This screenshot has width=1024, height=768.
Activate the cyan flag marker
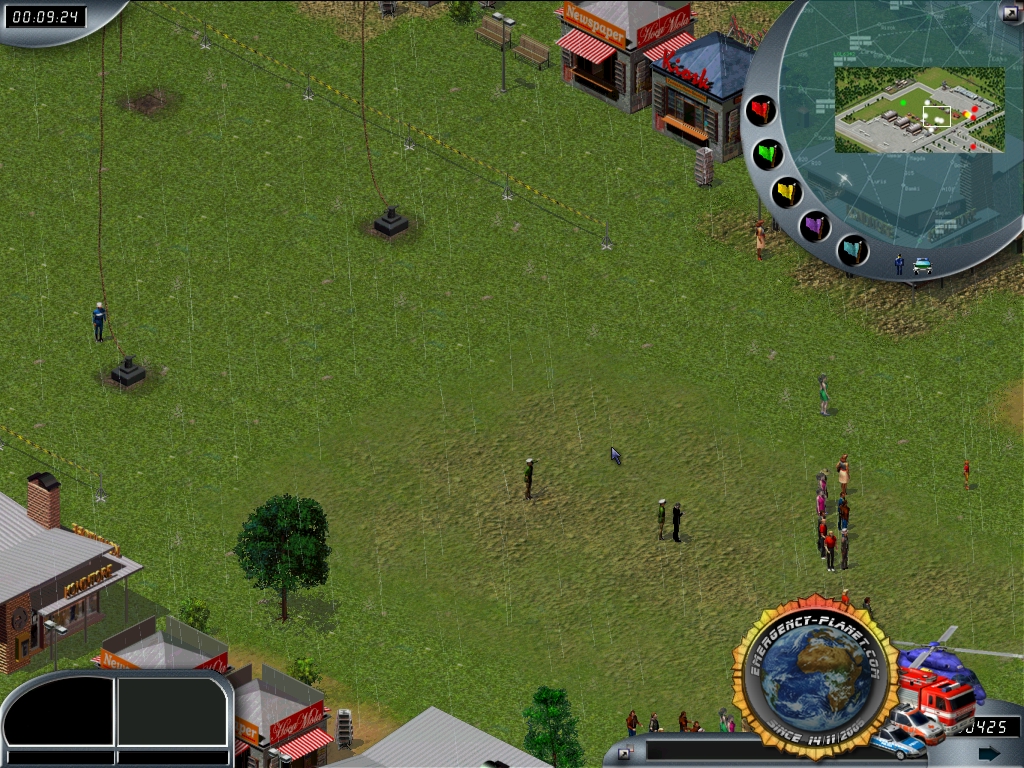tap(852, 249)
